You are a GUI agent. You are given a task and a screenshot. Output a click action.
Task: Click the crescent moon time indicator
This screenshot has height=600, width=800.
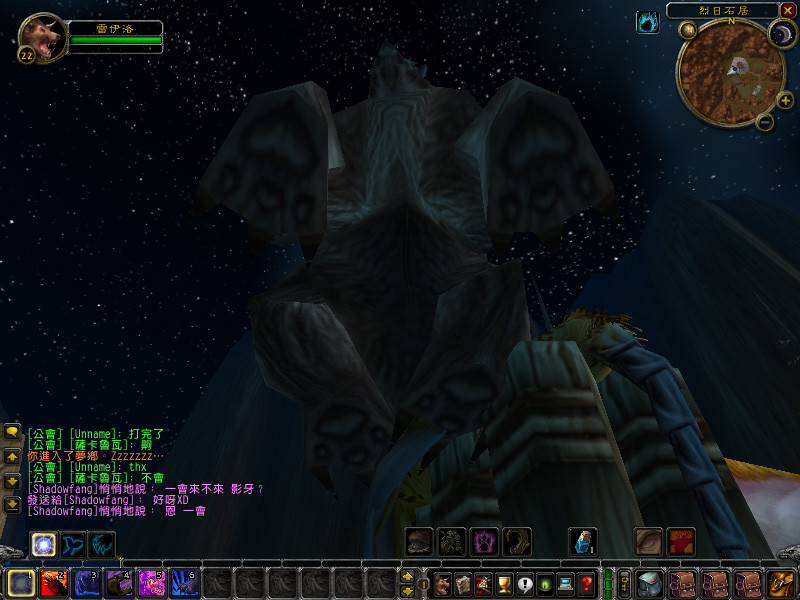click(x=779, y=33)
